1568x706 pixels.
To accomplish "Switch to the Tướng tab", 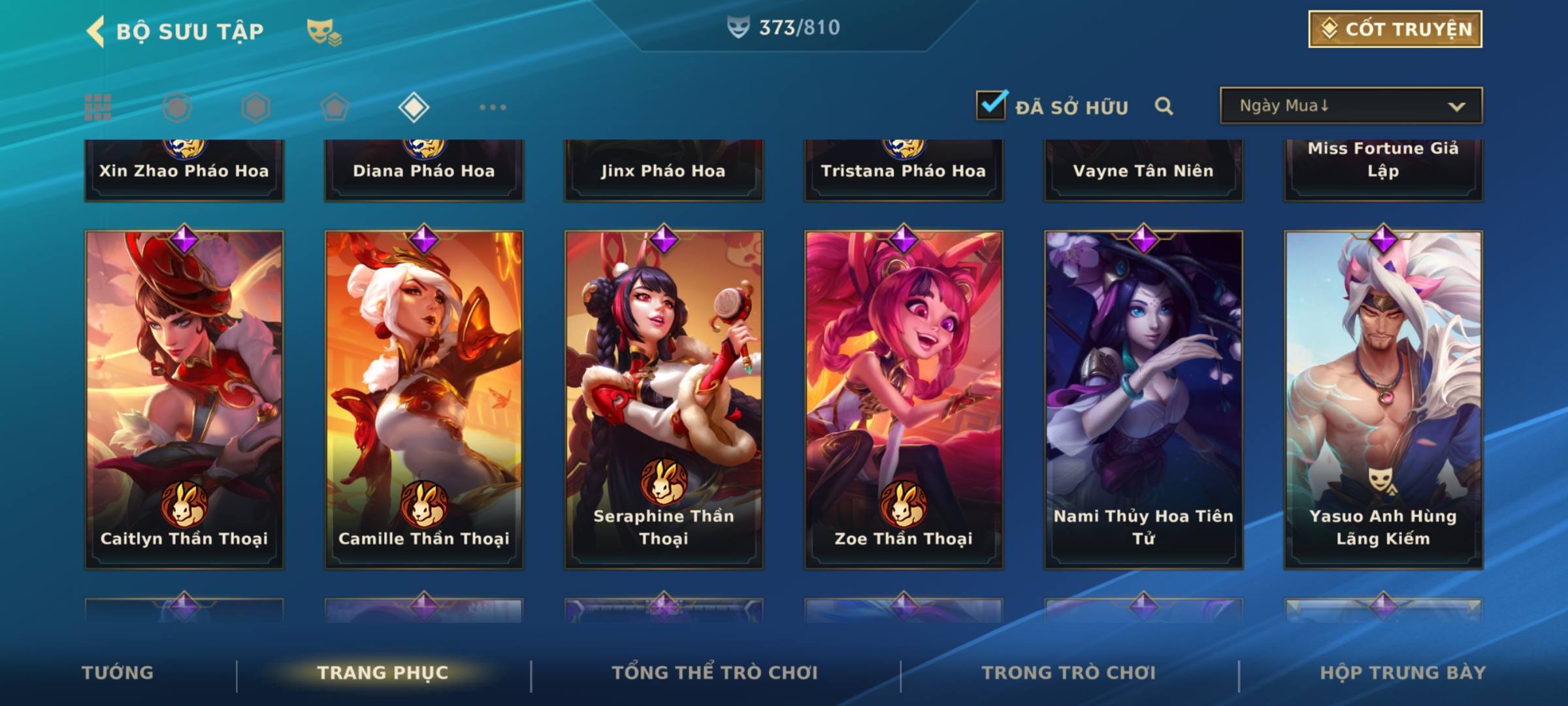I will click(118, 673).
